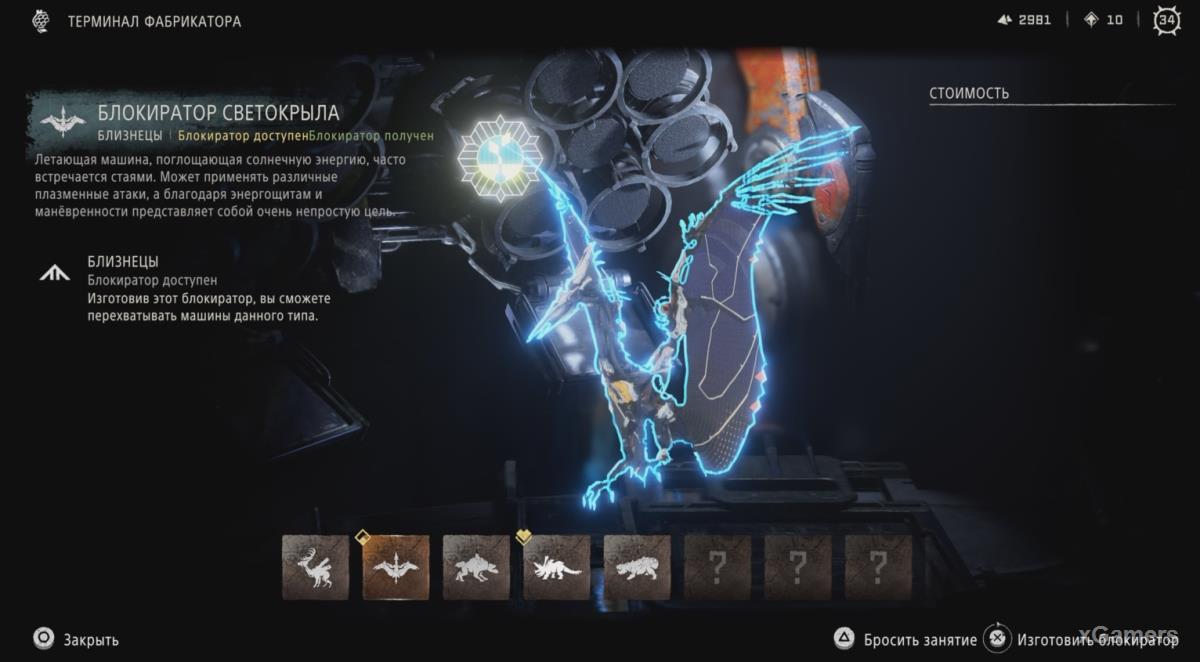Select the hunched cargo-back machine tile
The image size is (1200, 662).
[x=476, y=567]
